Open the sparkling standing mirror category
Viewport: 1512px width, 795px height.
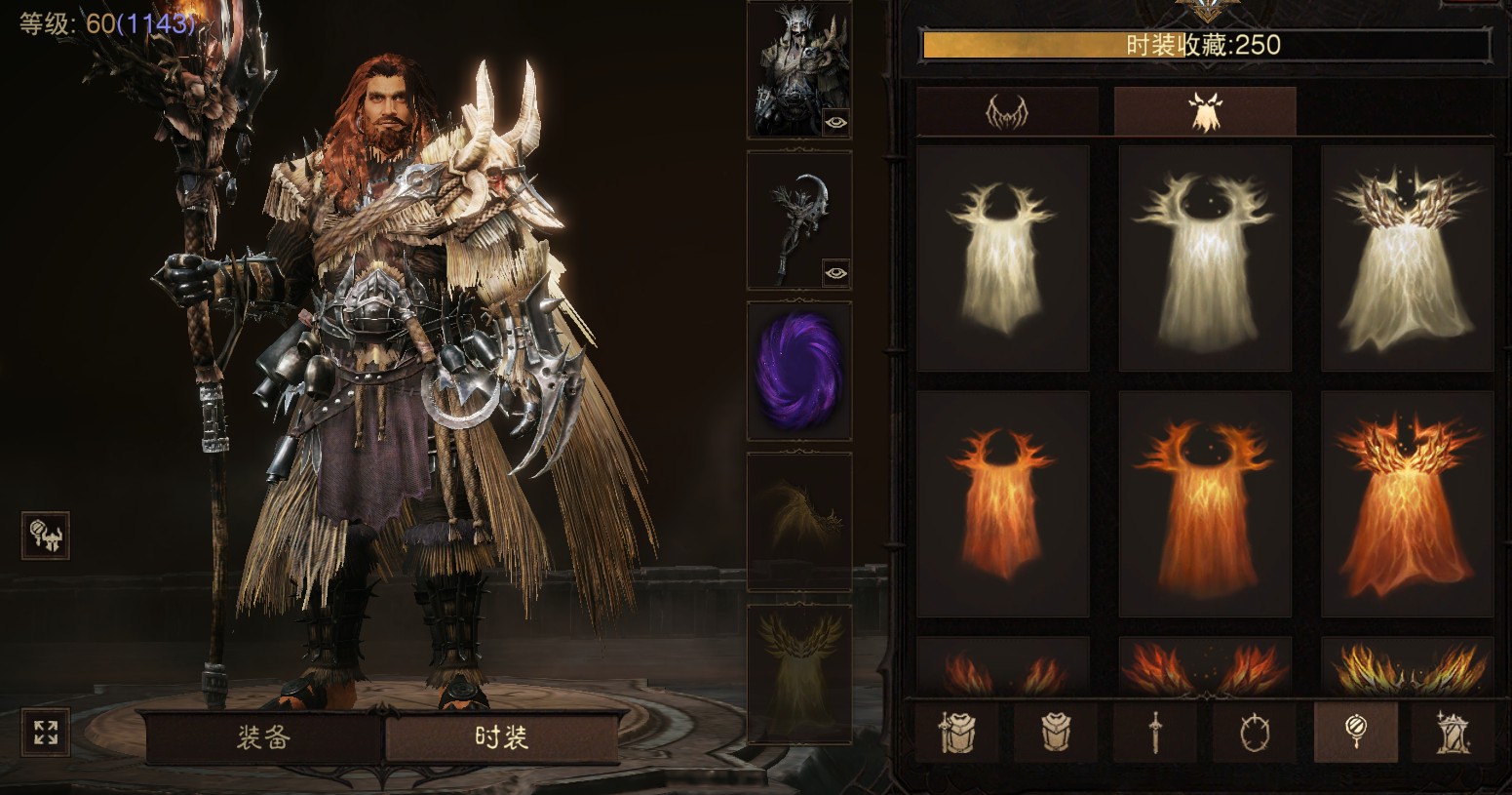click(x=1454, y=732)
